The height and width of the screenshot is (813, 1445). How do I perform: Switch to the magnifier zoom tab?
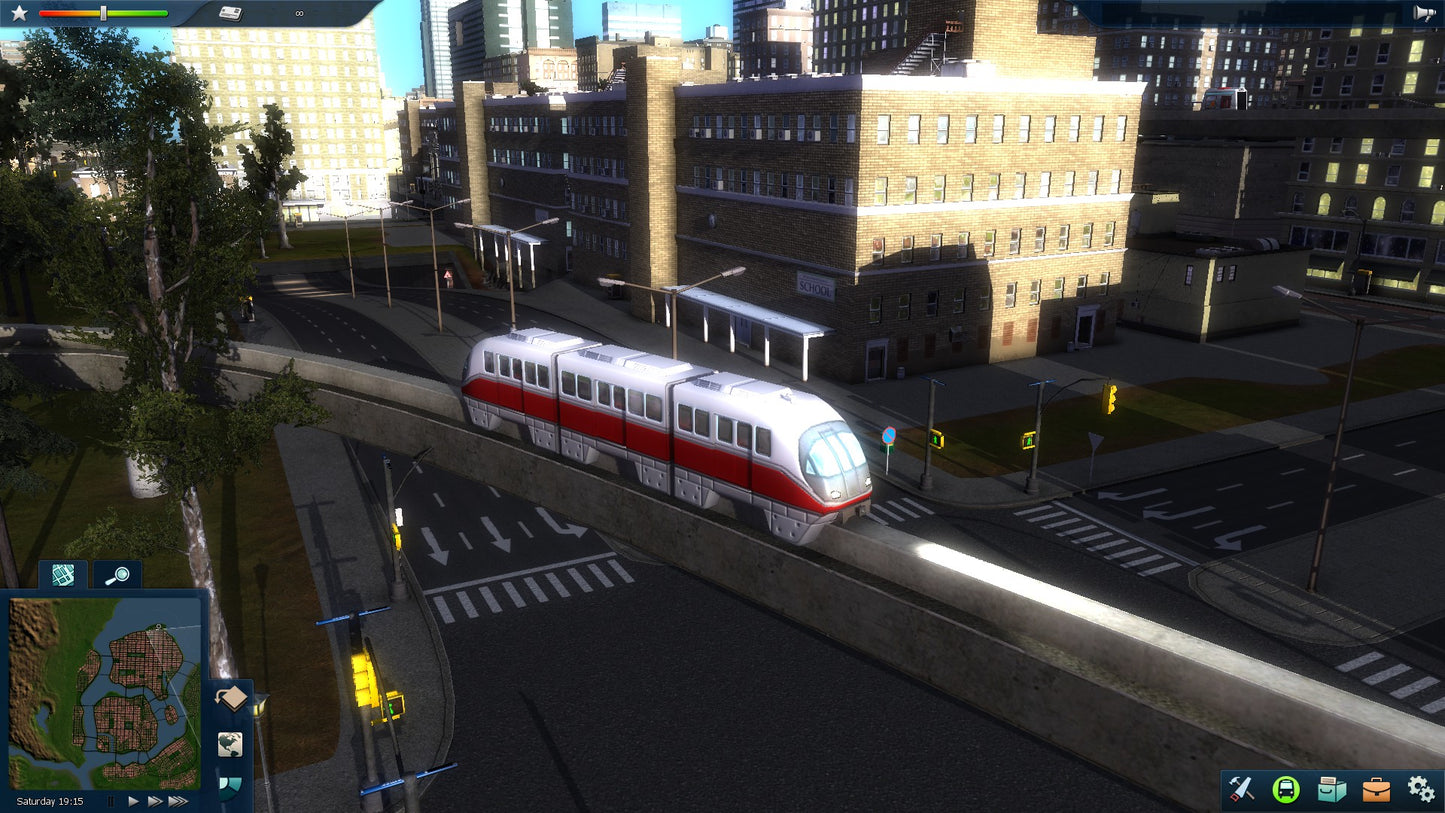tap(118, 575)
